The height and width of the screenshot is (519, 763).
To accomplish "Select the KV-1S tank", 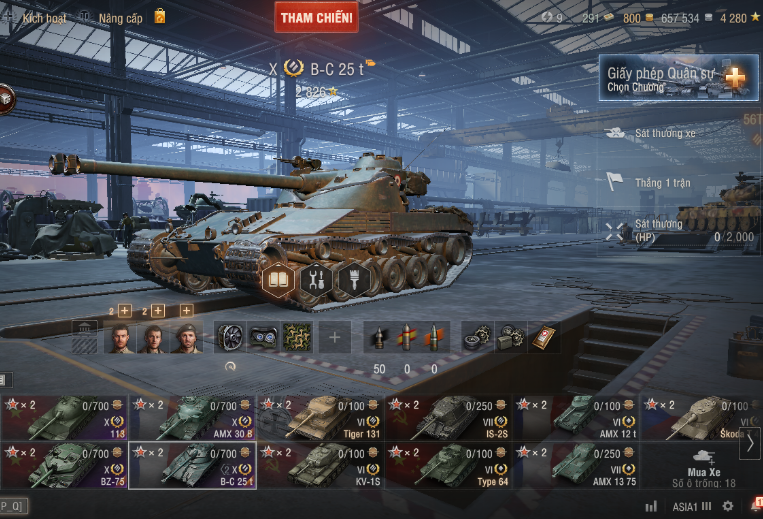I will coord(320,465).
